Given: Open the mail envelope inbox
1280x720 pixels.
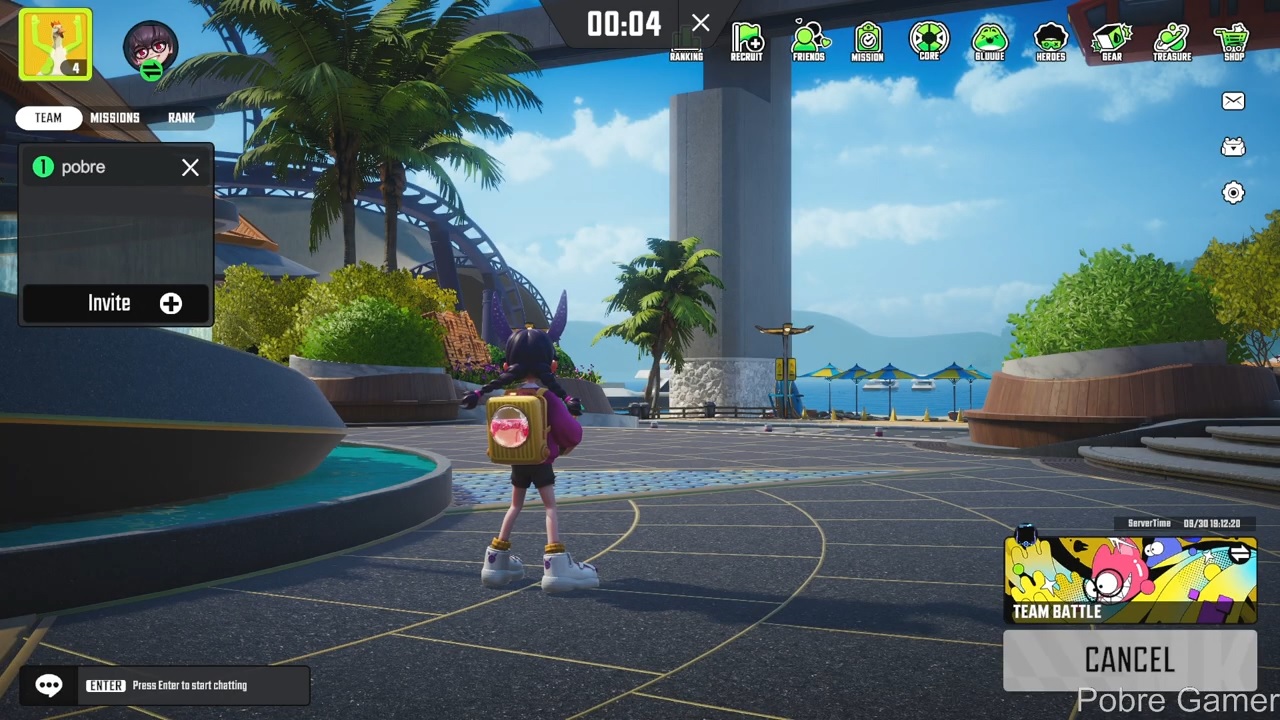Looking at the screenshot, I should tap(1233, 101).
